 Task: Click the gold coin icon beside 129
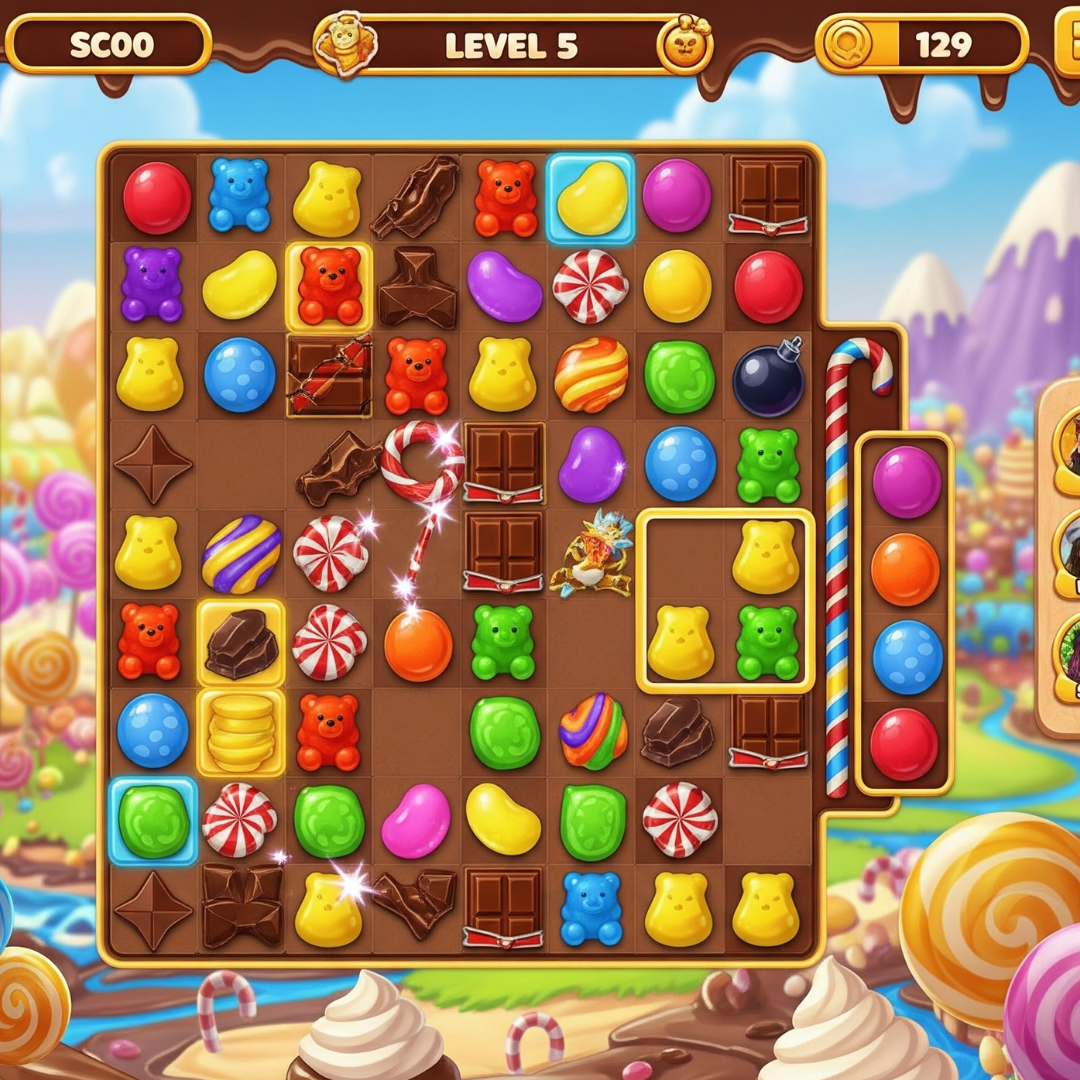click(849, 44)
